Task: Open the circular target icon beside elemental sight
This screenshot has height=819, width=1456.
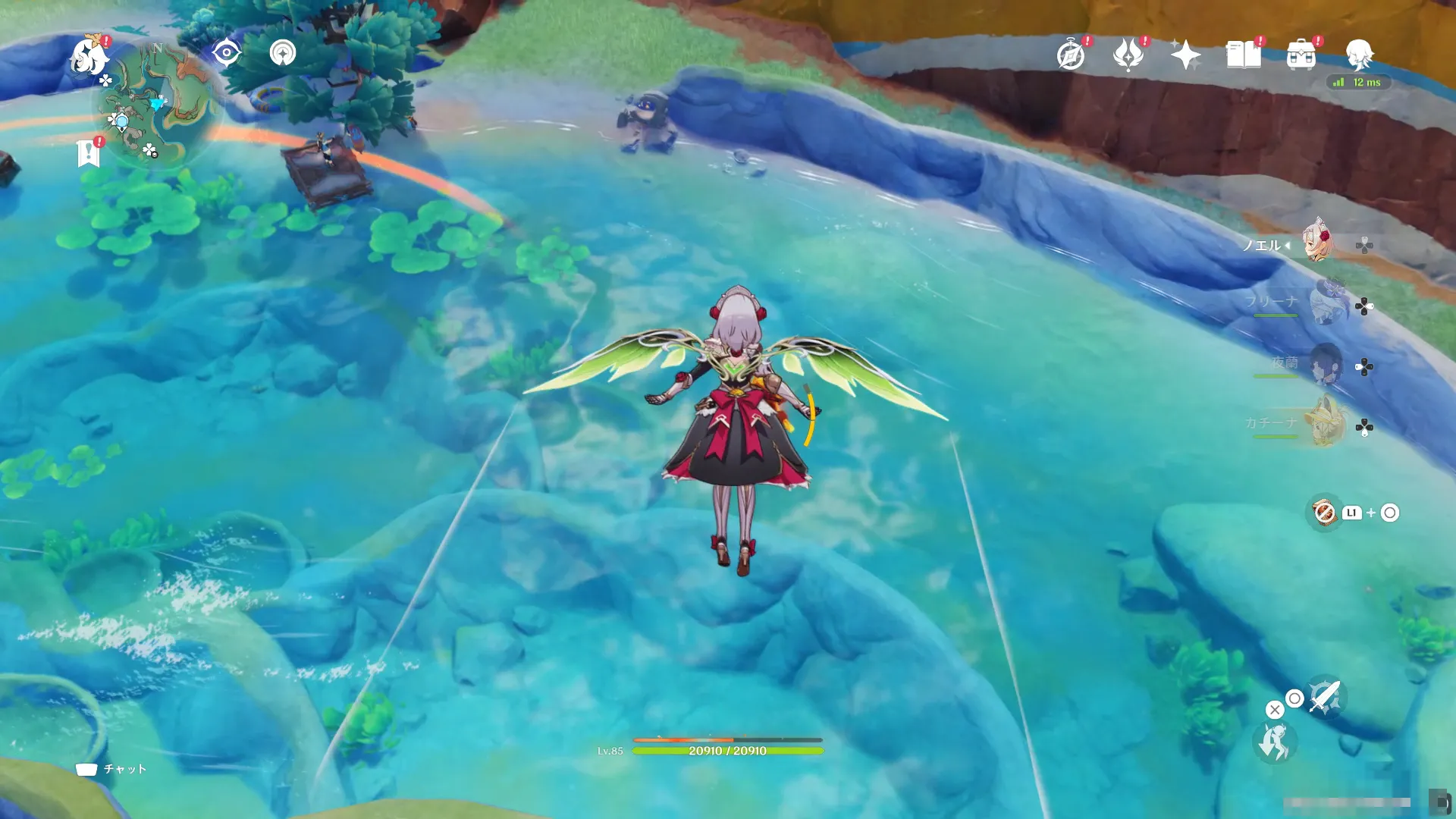Action: tap(283, 53)
